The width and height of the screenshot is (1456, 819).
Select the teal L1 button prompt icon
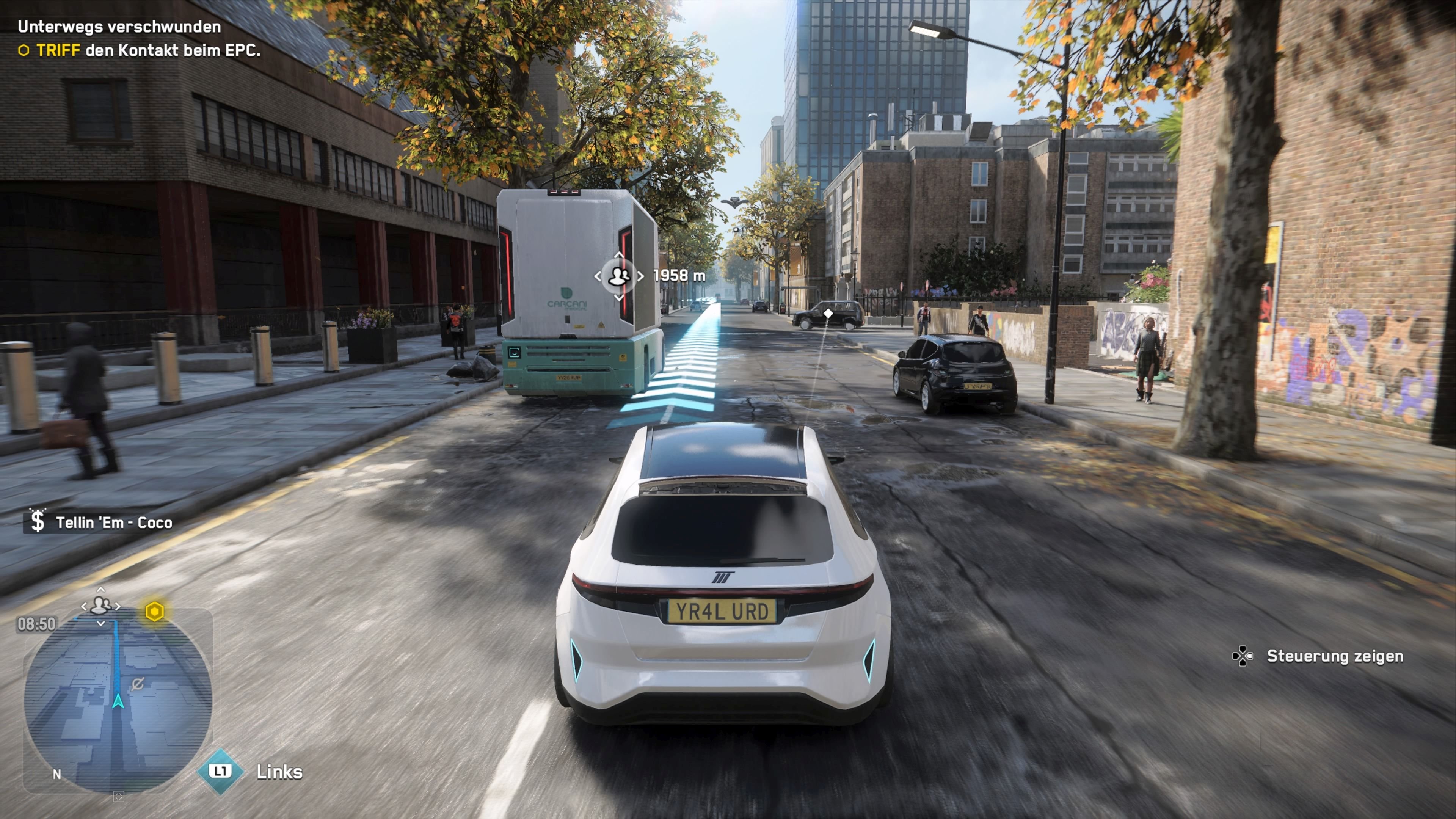(220, 771)
